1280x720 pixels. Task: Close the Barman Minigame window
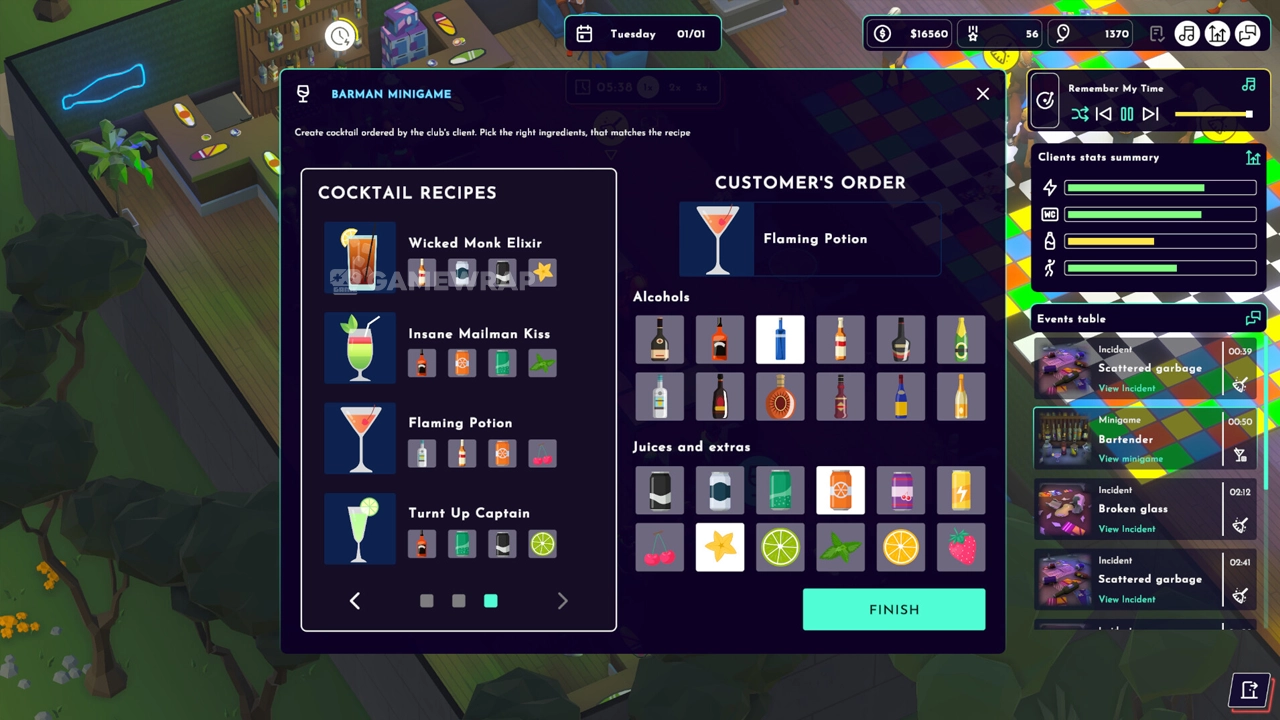(x=983, y=94)
